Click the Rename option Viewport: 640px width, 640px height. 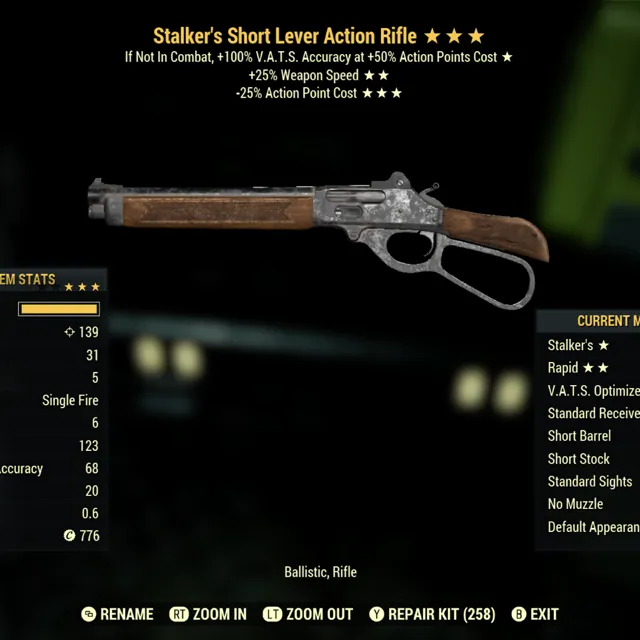(x=118, y=614)
